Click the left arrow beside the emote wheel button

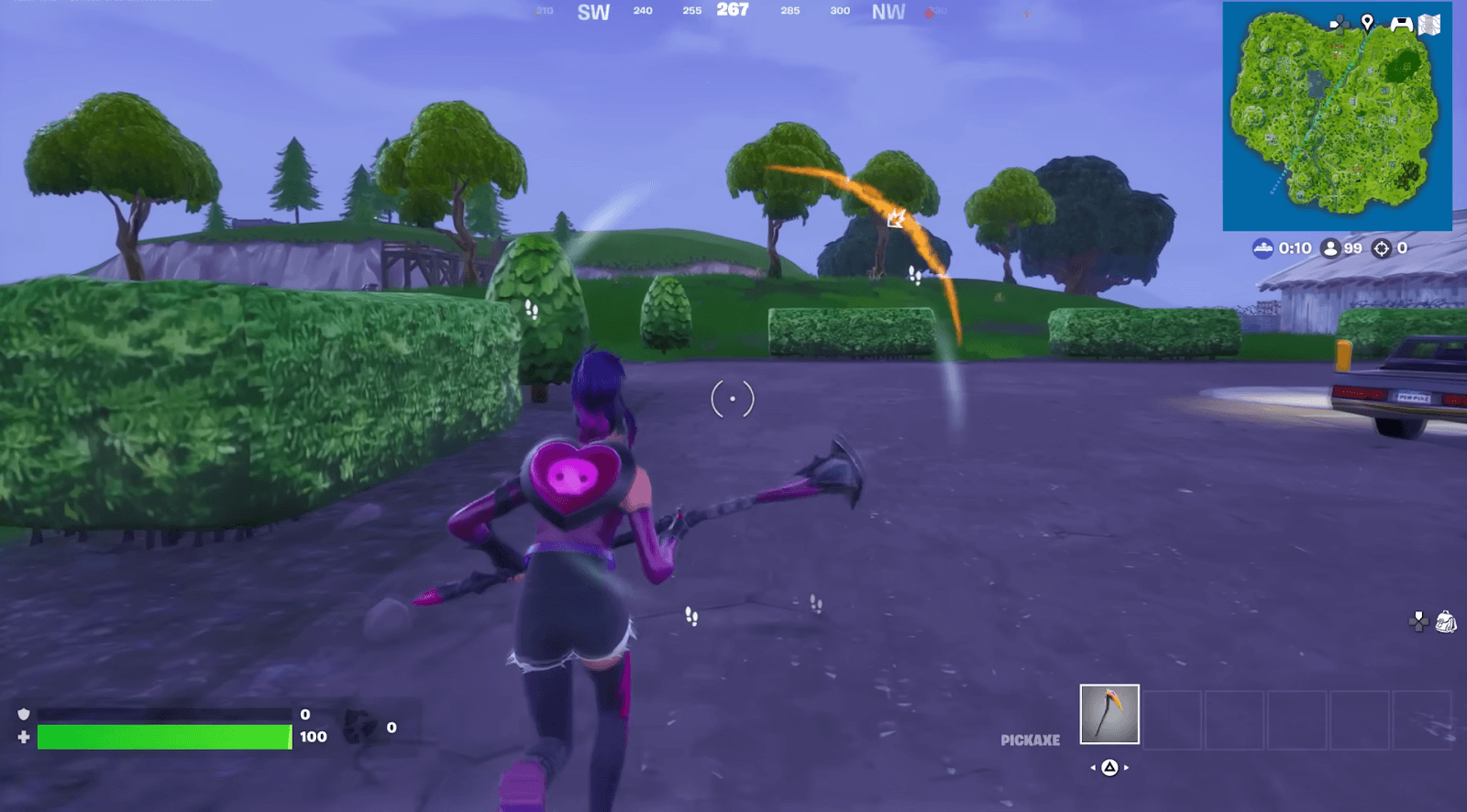(x=1093, y=768)
